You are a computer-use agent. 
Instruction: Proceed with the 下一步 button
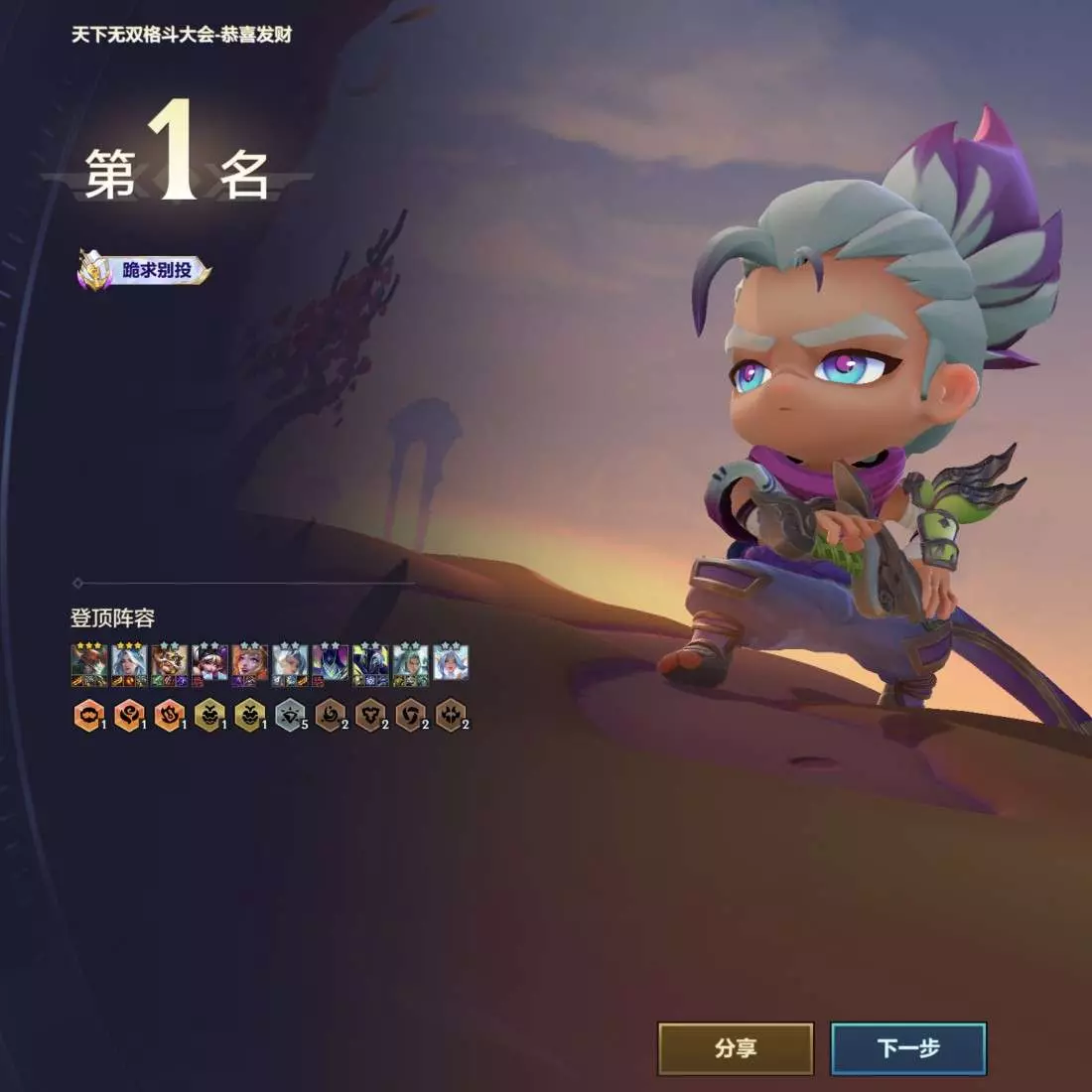point(908,1048)
